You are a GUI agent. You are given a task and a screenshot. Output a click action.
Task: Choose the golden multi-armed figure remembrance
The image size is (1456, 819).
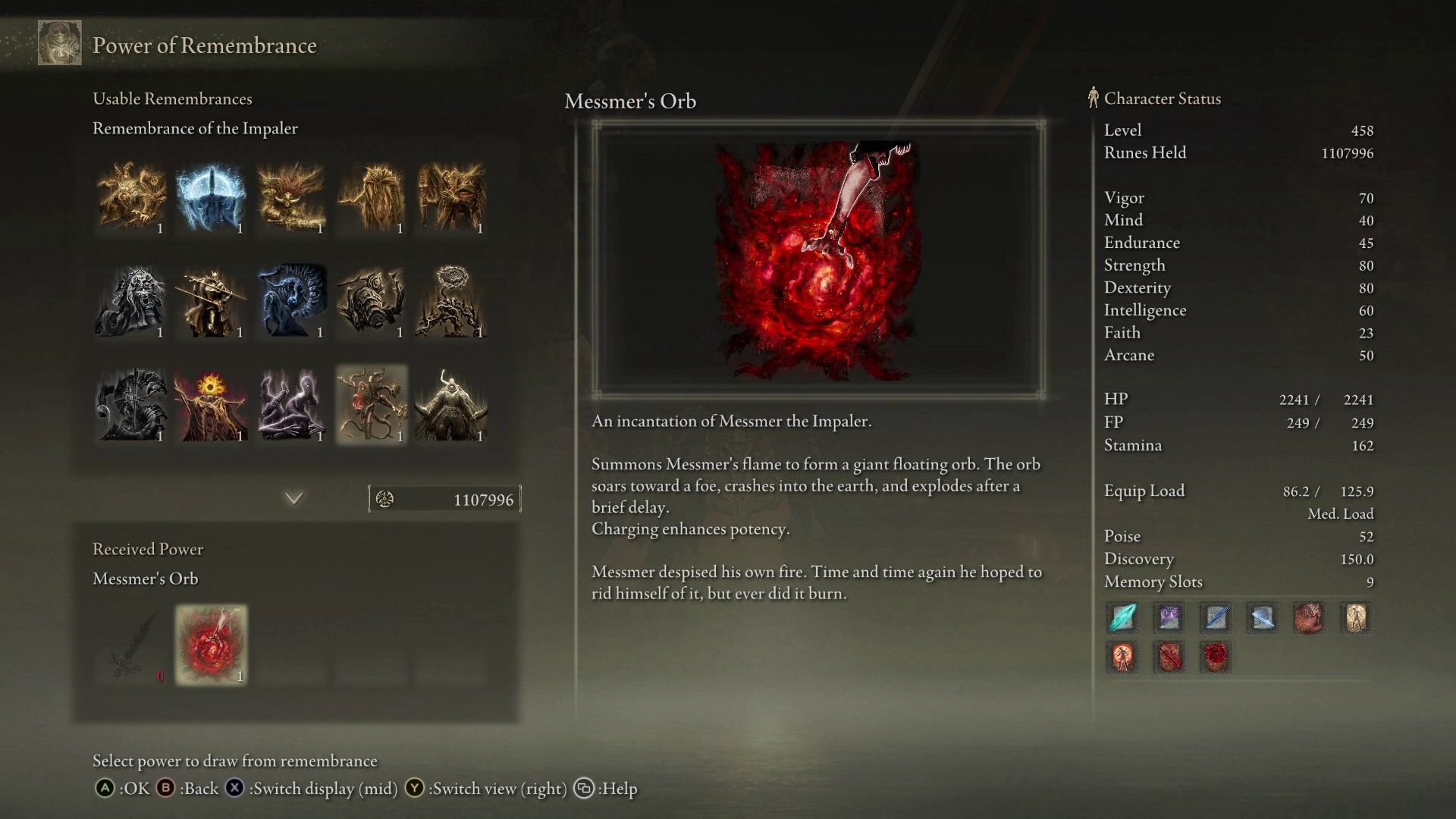tap(131, 197)
